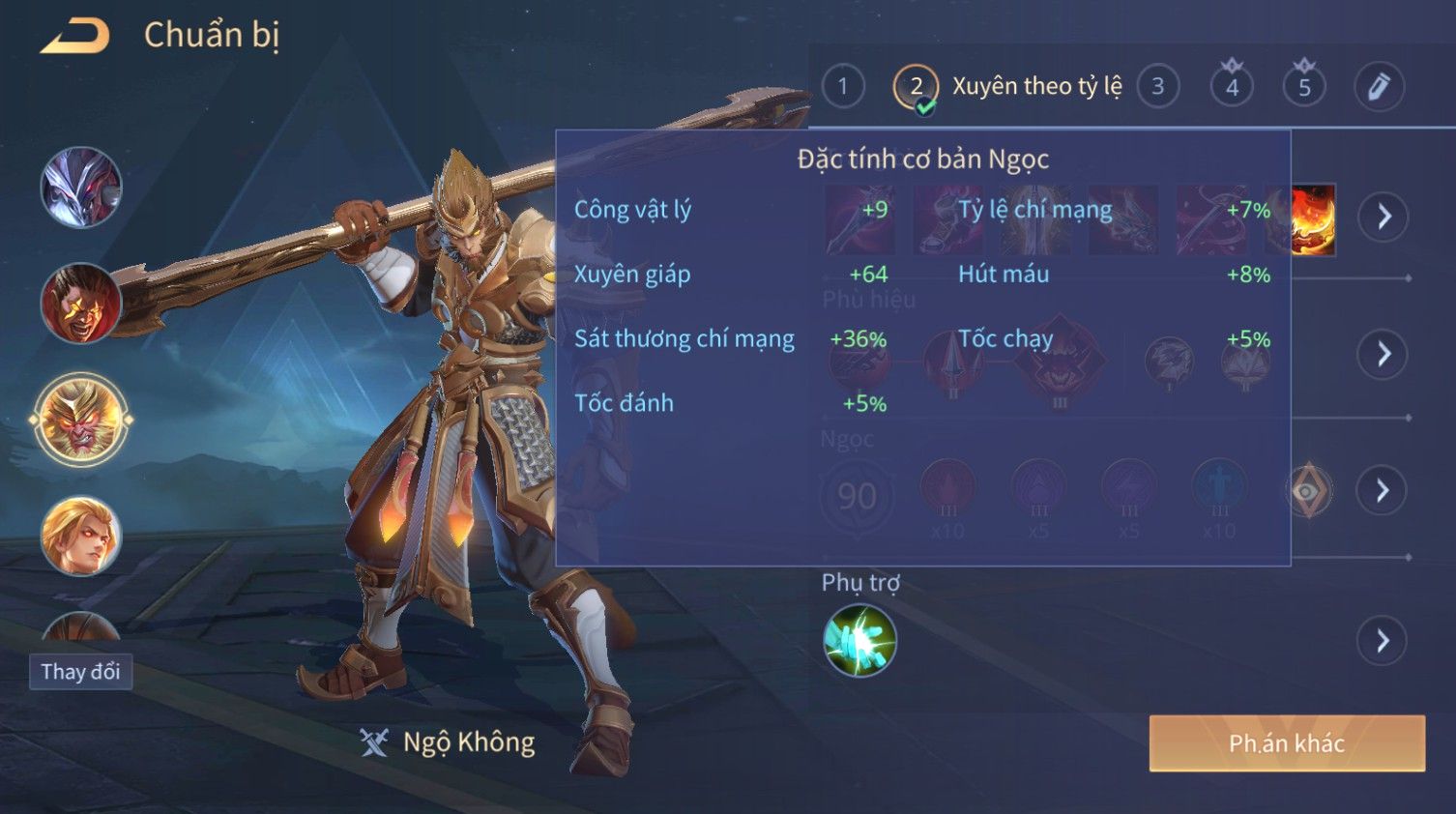Expand the Ngọc rune section

click(x=1383, y=491)
